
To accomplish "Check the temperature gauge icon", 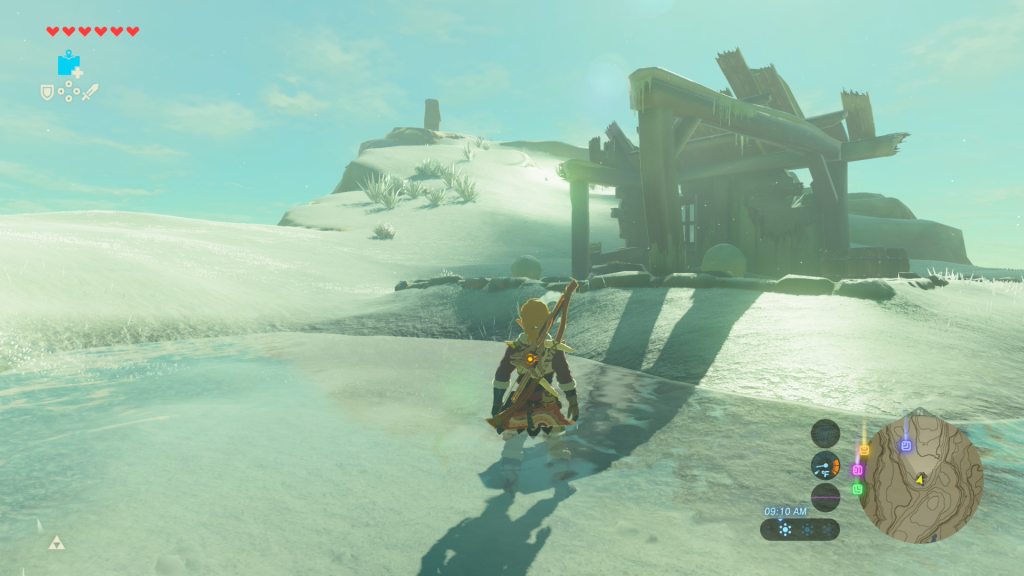I will (x=825, y=465).
